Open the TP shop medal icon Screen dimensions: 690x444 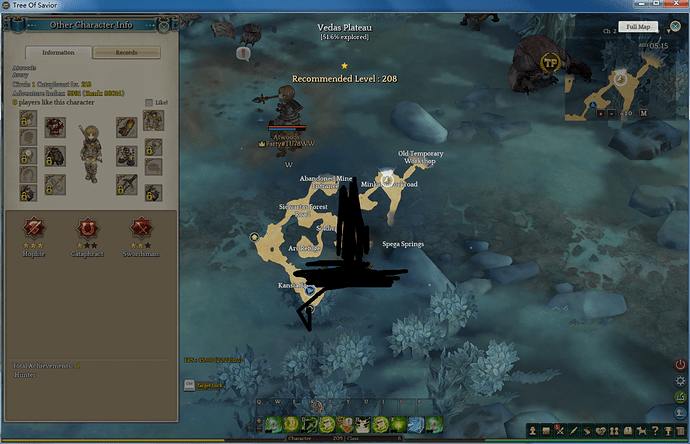pos(549,62)
